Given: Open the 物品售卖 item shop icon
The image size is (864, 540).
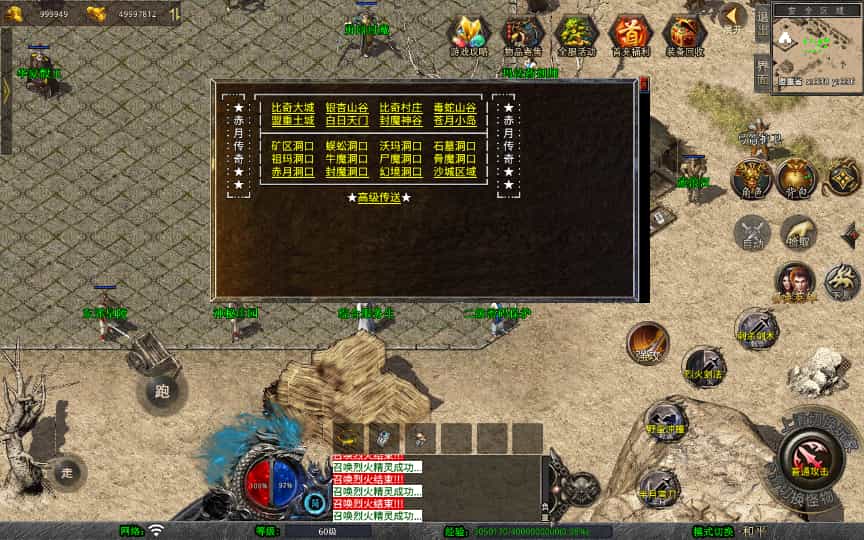Looking at the screenshot, I should click(523, 37).
